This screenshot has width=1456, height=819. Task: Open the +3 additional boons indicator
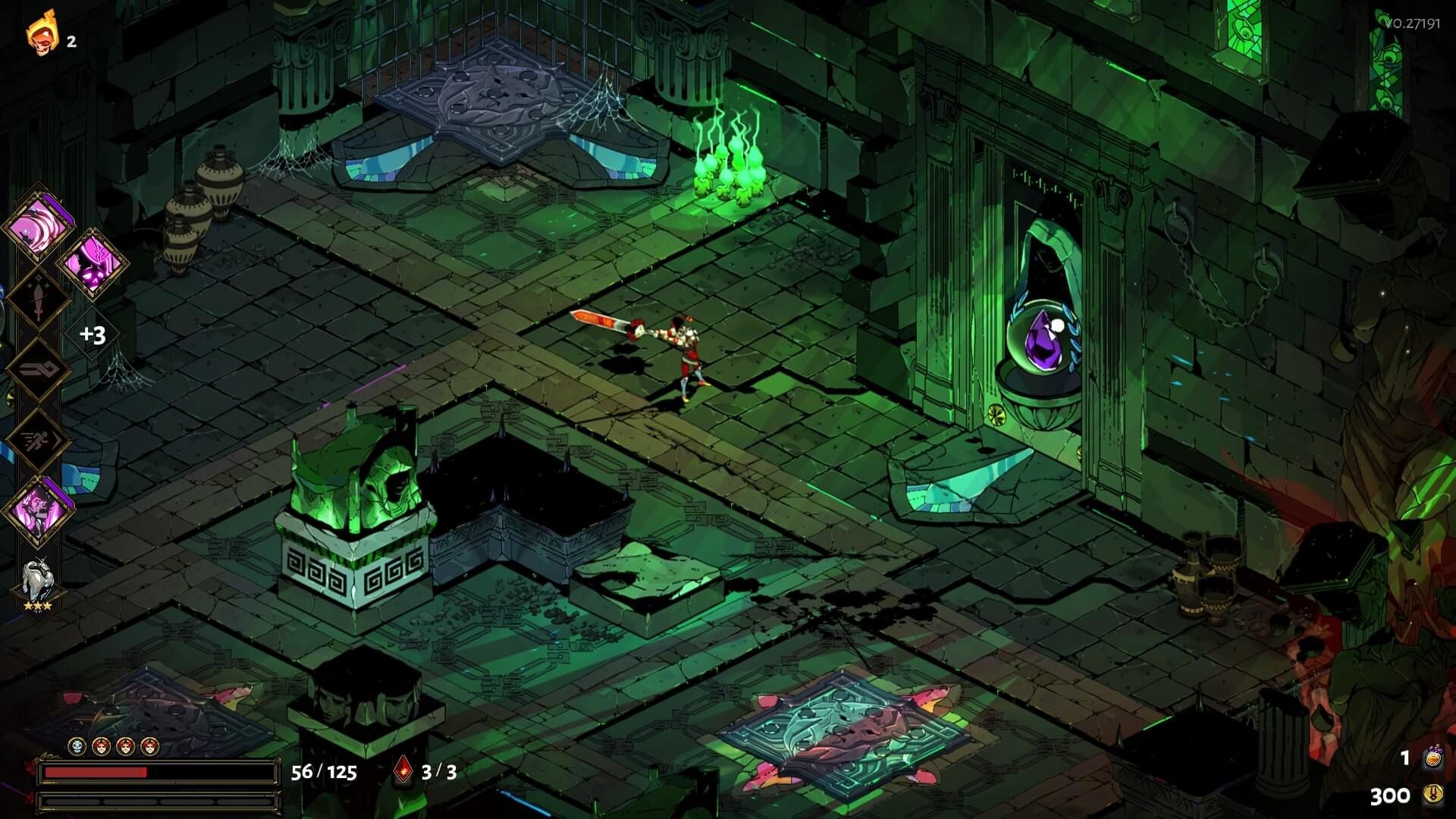coord(93,334)
